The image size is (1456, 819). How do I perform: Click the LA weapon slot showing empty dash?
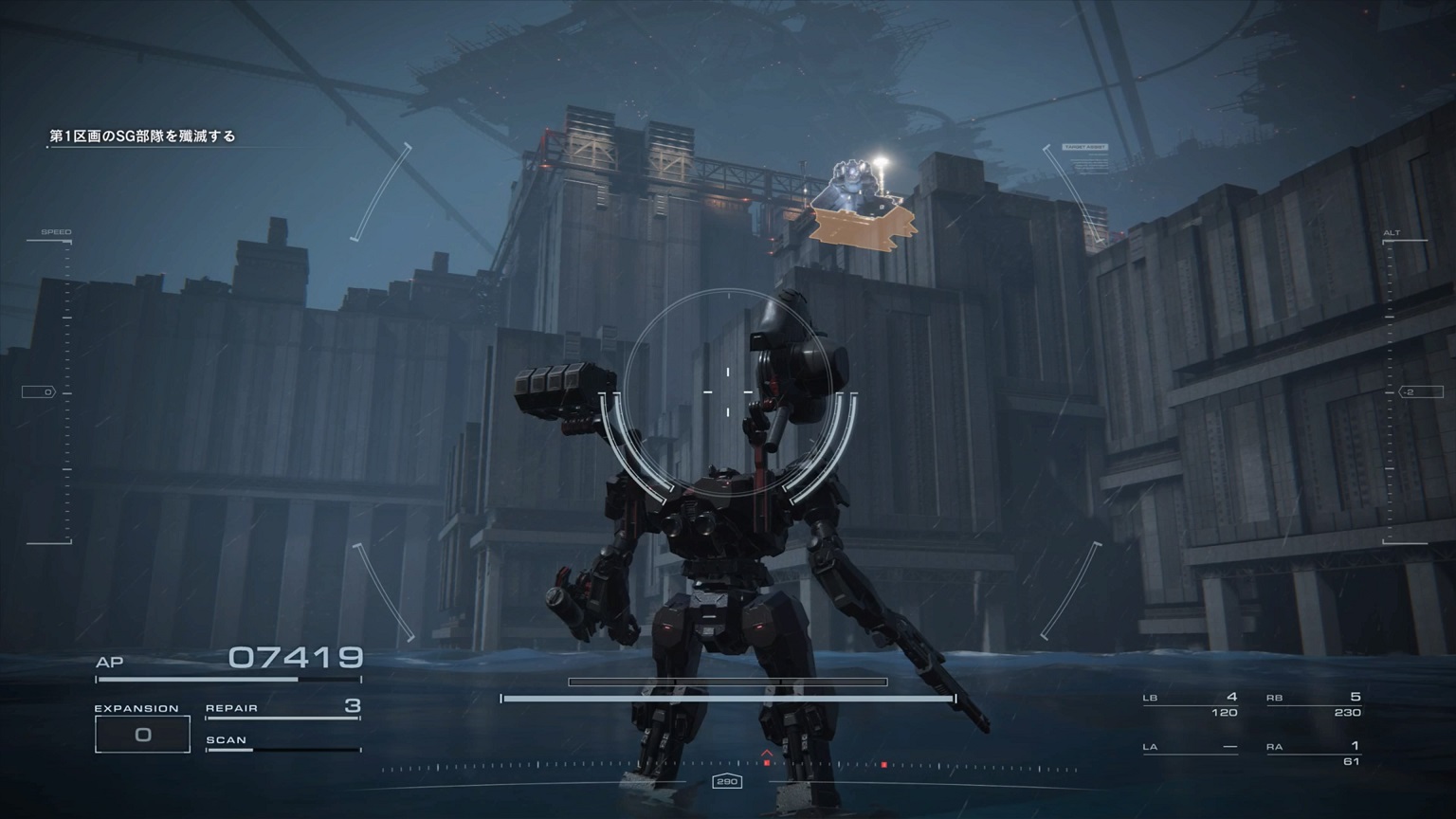[1190, 746]
